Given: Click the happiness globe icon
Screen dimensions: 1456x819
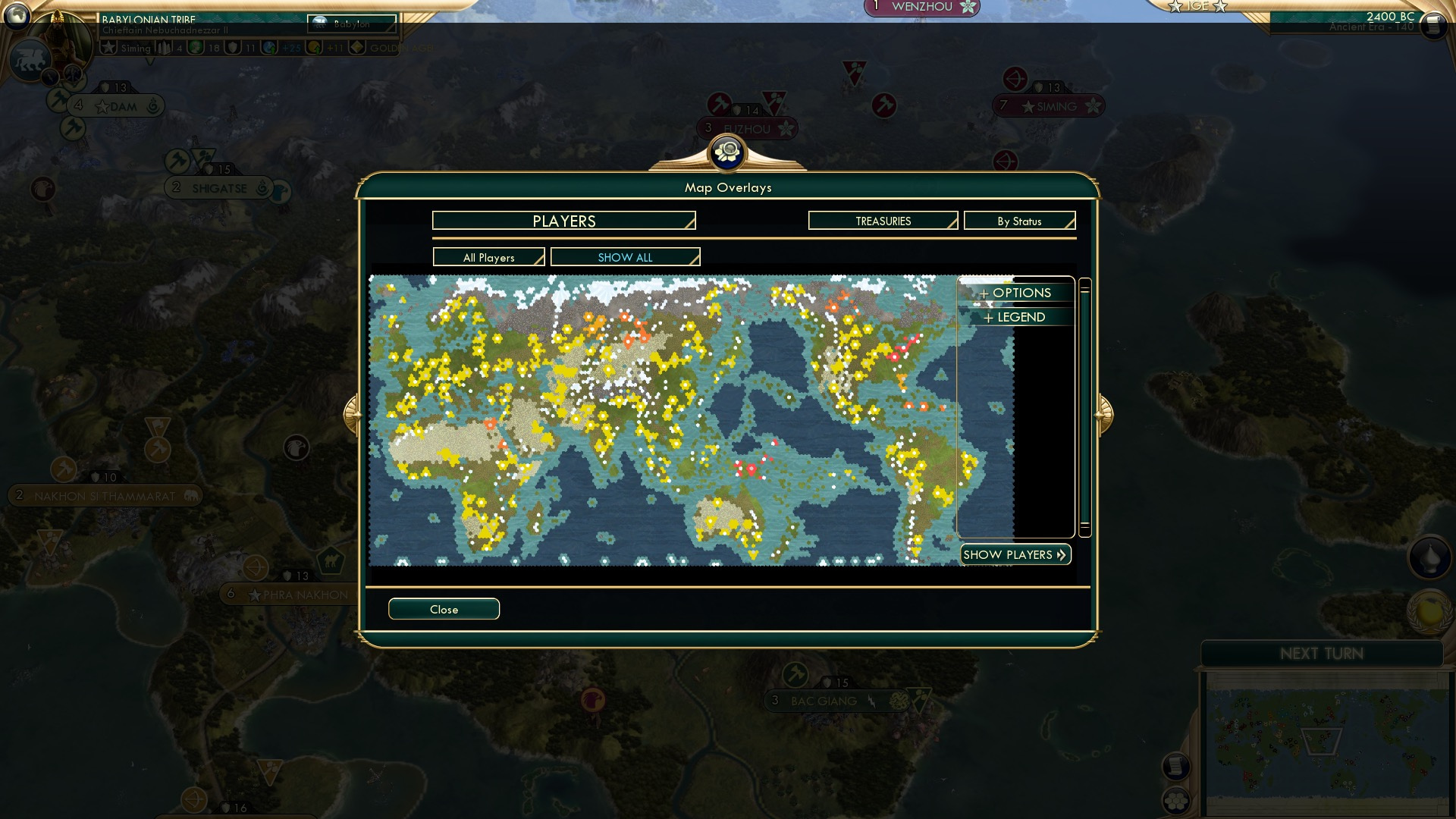Looking at the screenshot, I should point(196,47).
